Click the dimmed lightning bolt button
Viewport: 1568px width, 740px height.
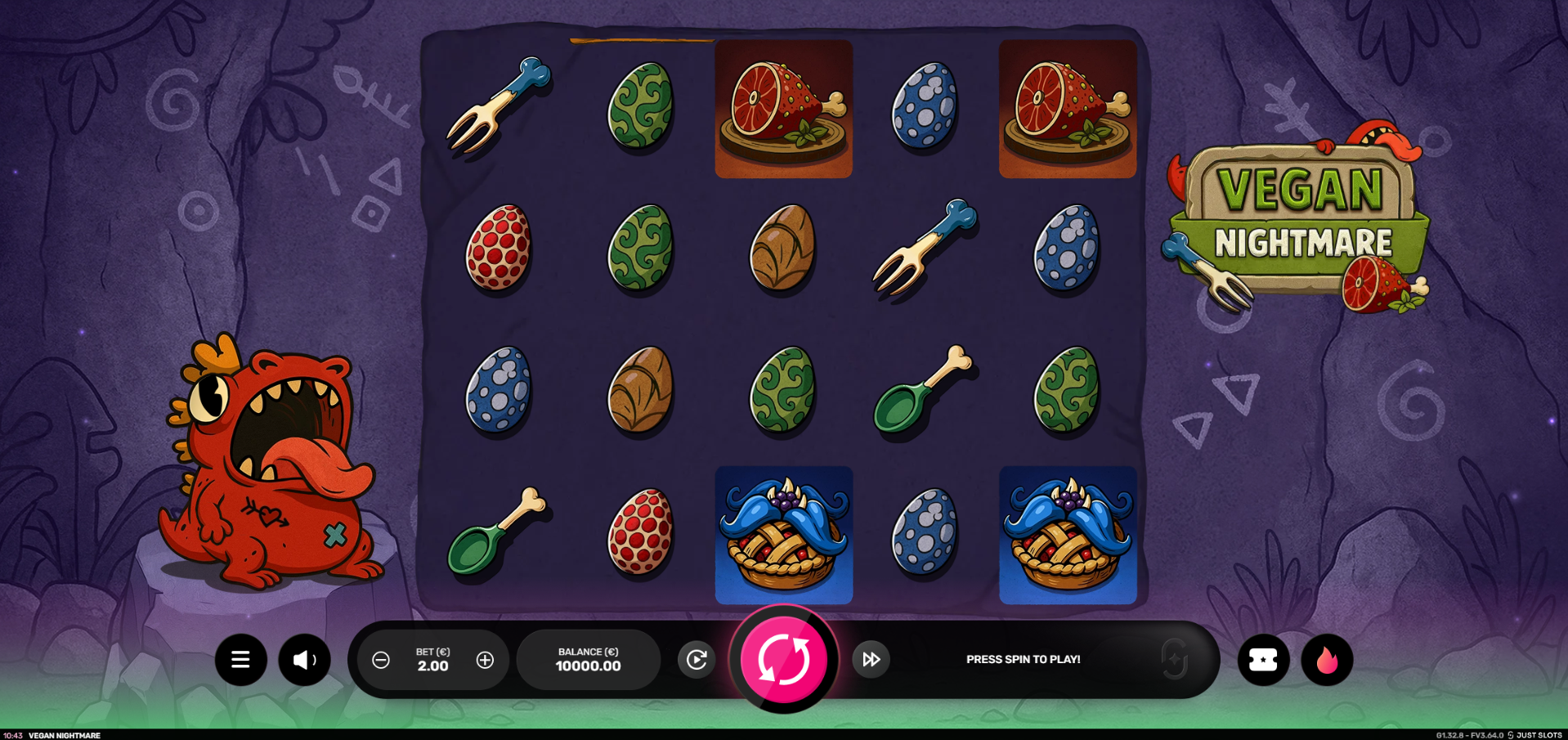tap(1174, 659)
